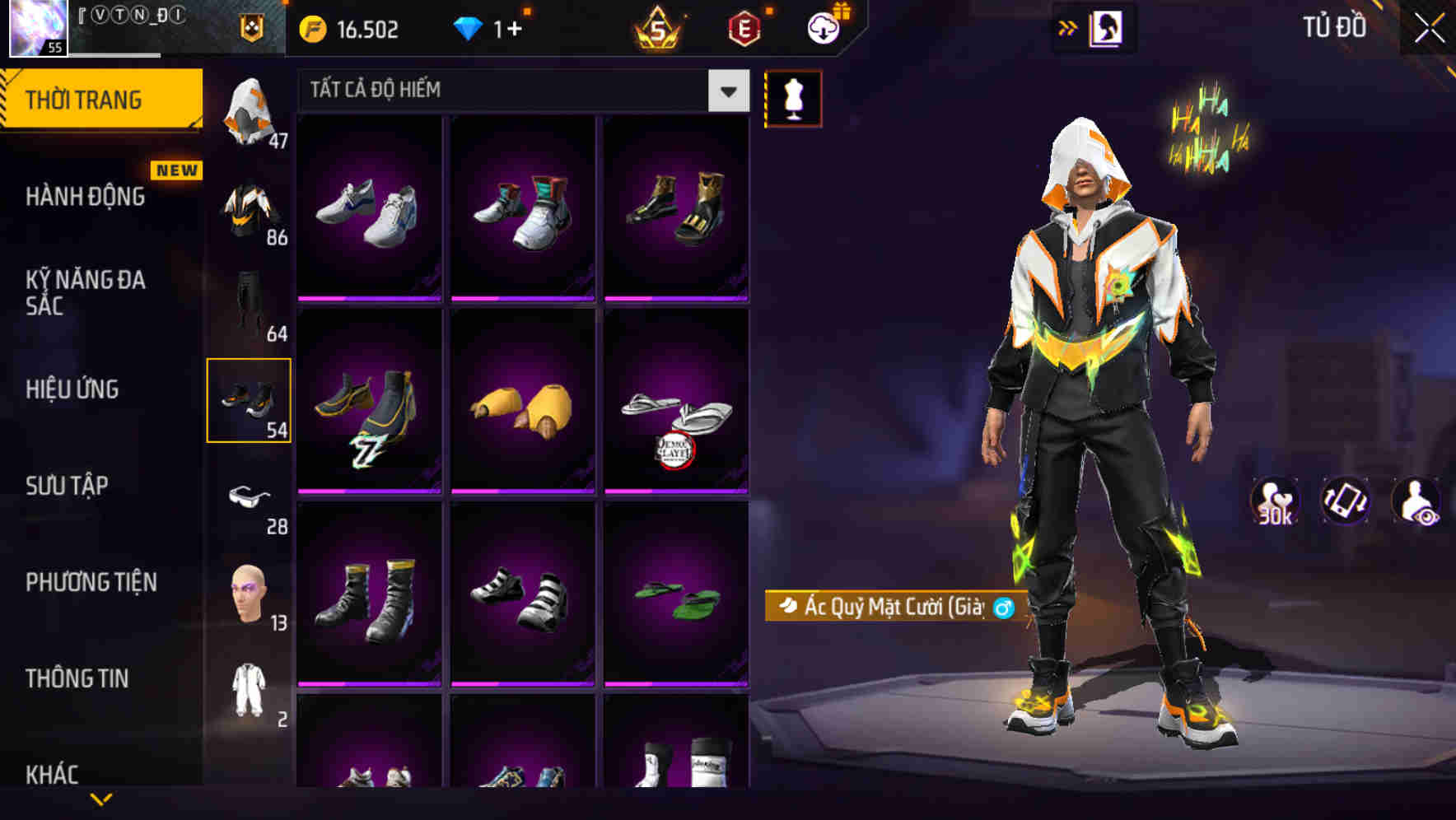
Task: Collapse the side panel with the double-arrow expander
Action: point(1068,27)
